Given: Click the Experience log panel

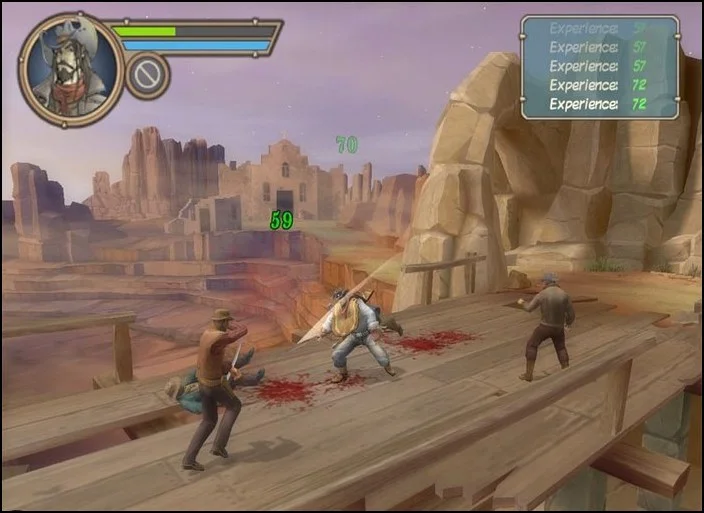Looking at the screenshot, I should click(599, 67).
